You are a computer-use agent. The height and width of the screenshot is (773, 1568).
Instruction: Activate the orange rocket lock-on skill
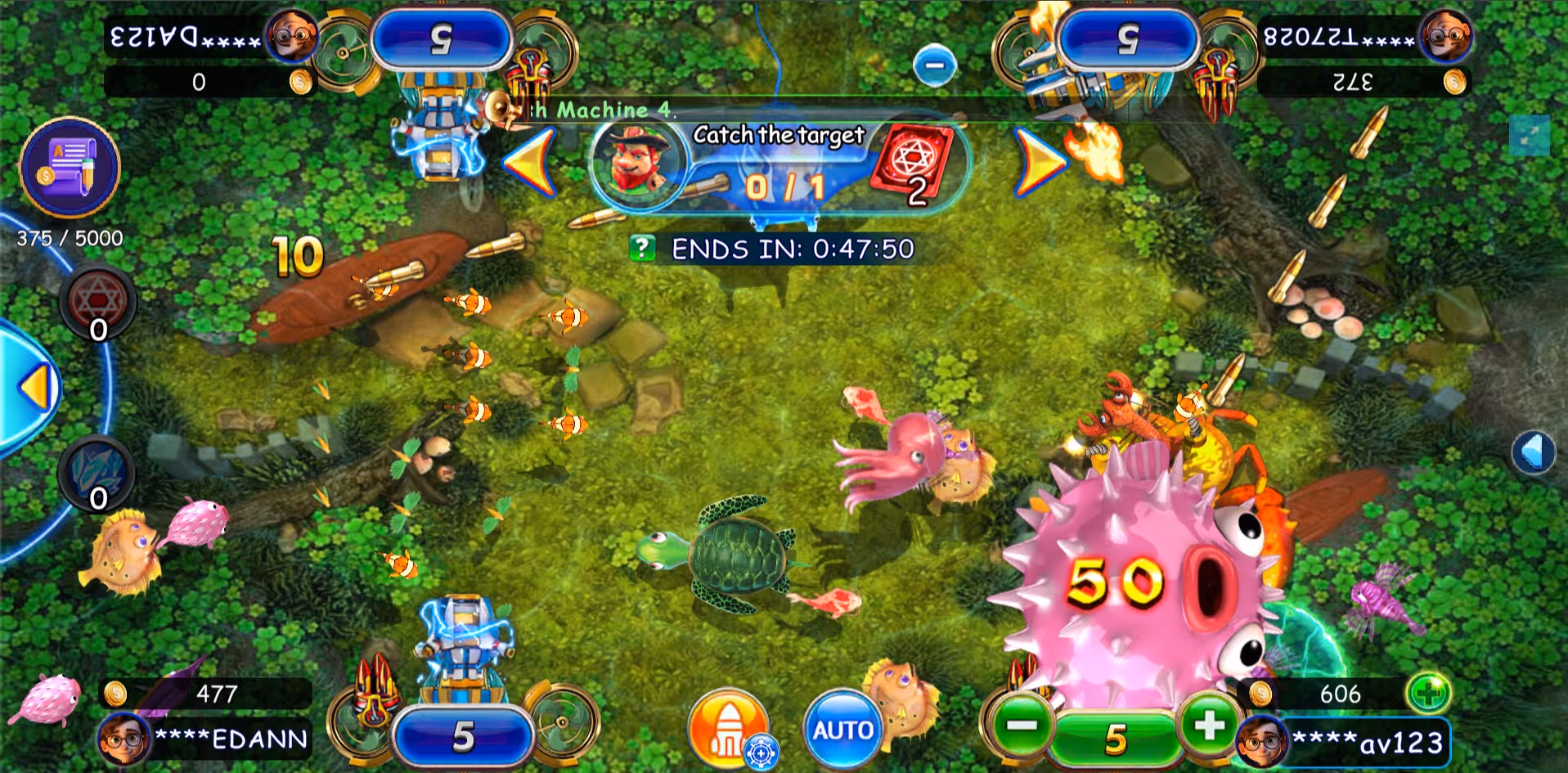(726, 728)
